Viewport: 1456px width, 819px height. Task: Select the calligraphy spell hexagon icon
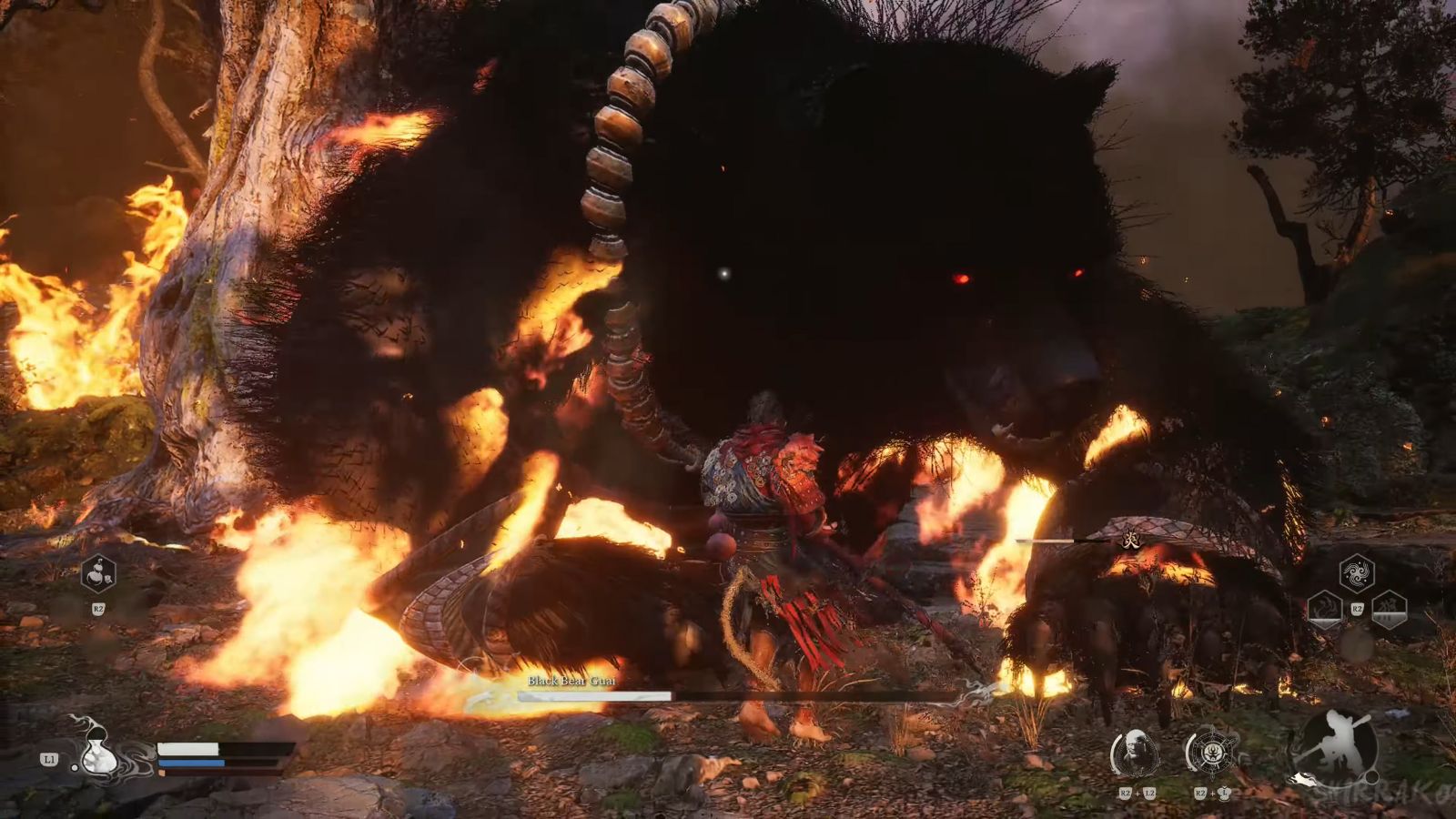coord(1390,610)
